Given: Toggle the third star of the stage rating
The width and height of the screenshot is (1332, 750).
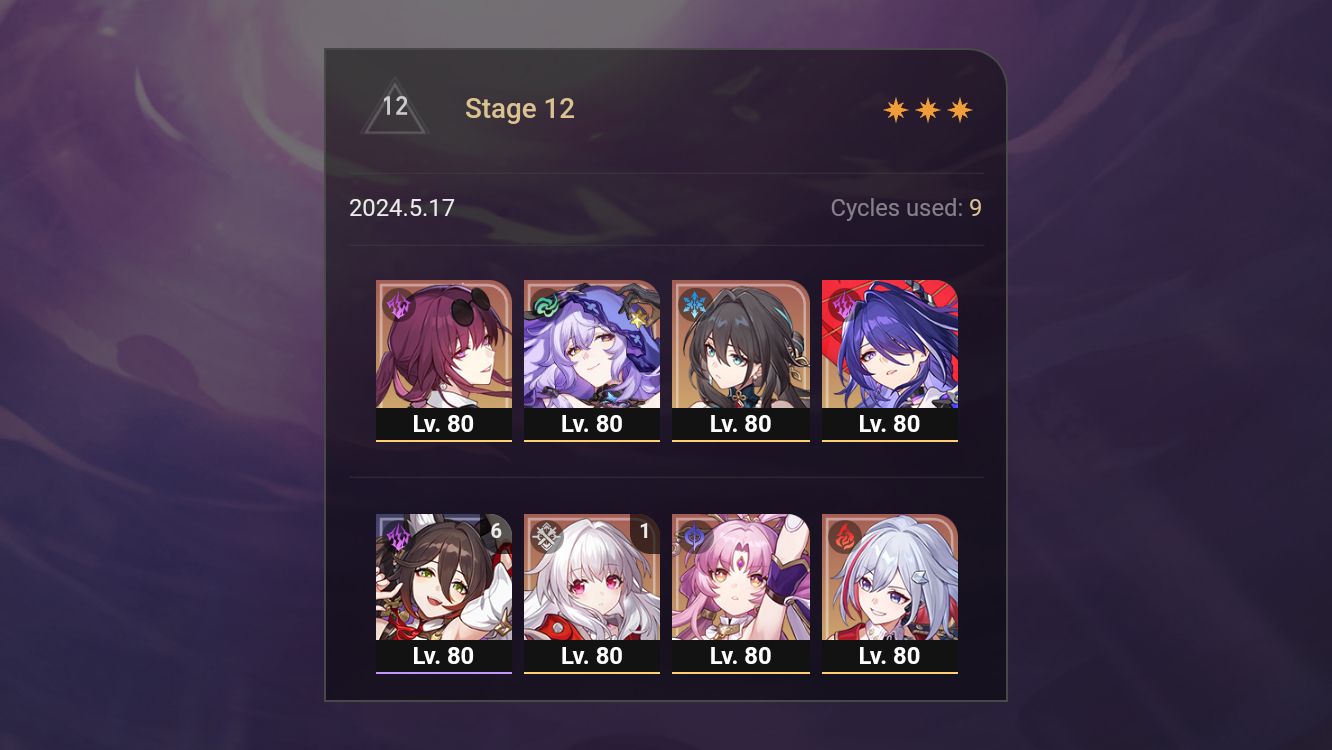Looking at the screenshot, I should pos(959,109).
